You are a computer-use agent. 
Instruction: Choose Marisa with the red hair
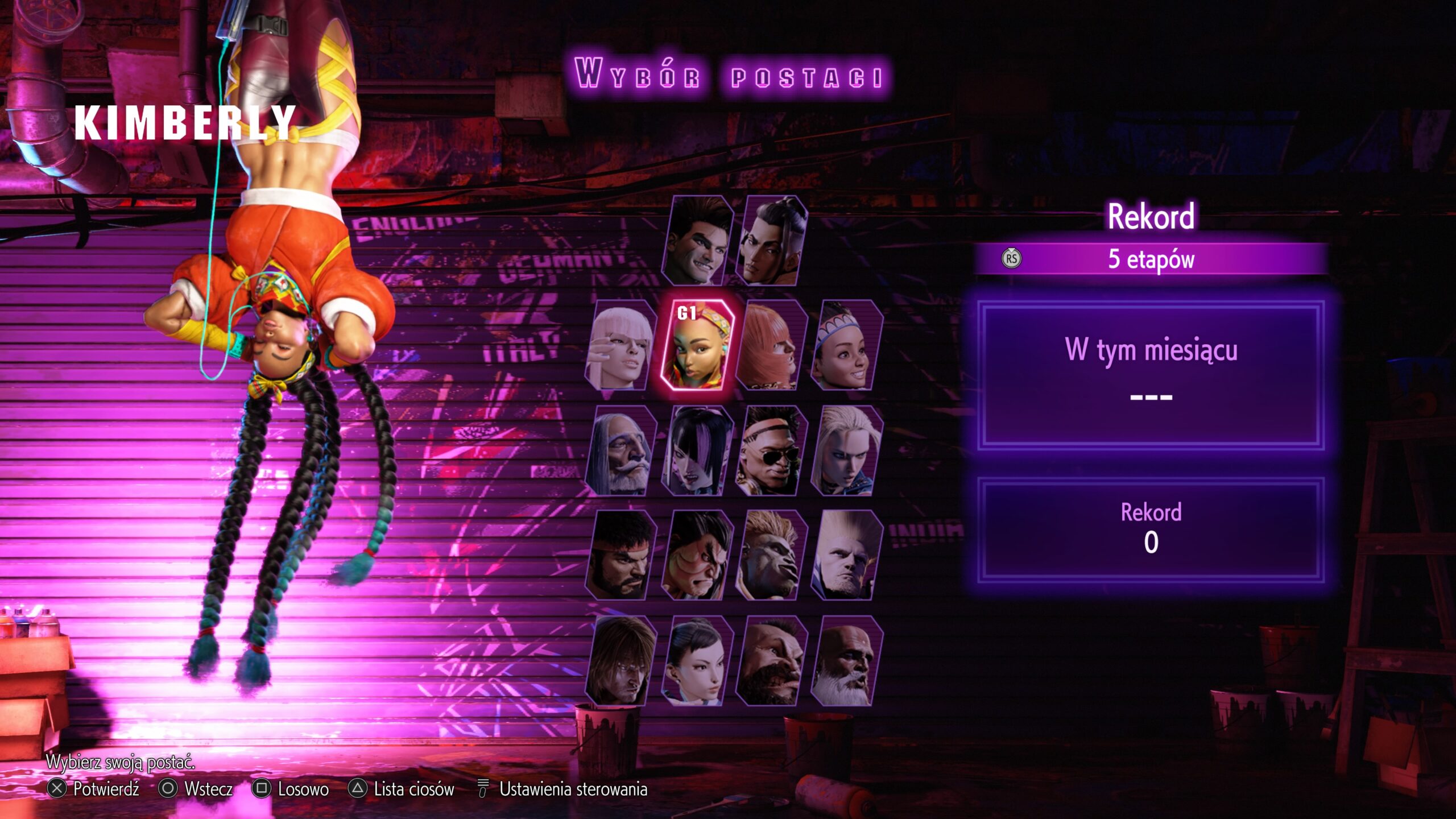click(x=771, y=346)
